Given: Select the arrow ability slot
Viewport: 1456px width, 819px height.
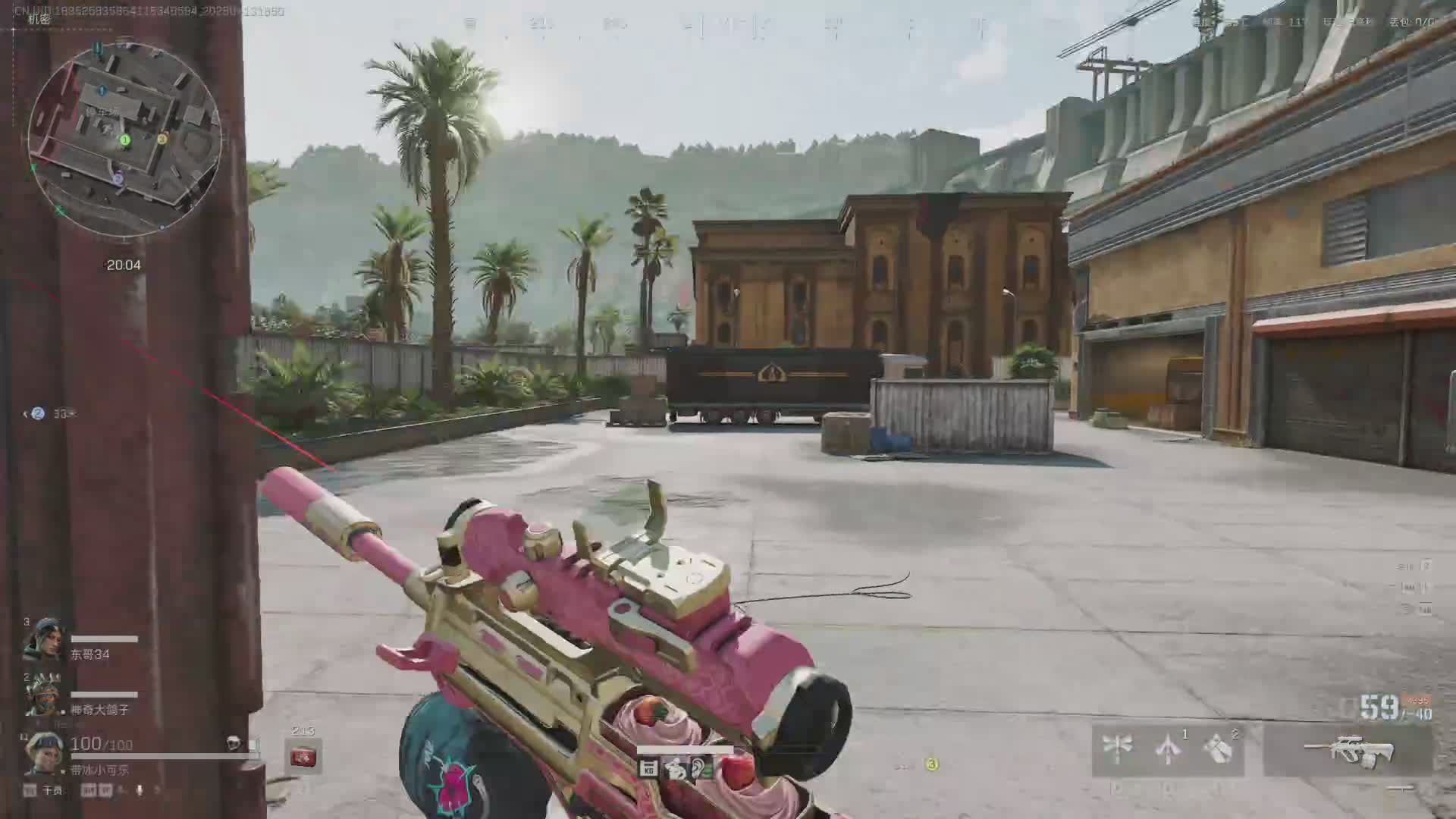Looking at the screenshot, I should pyautogui.click(x=1169, y=749).
